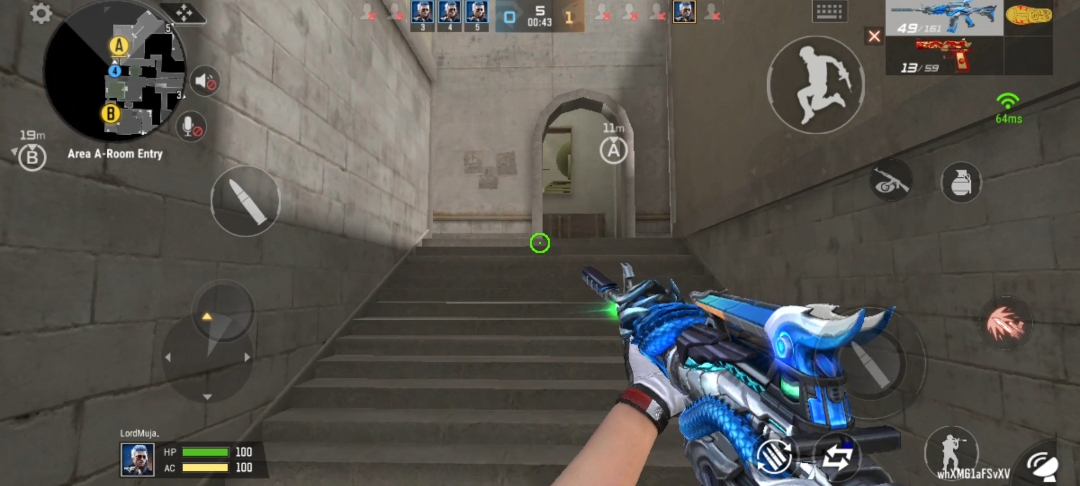Tap the right-side bullet fire button
This screenshot has height=486, width=1080.
(x=862, y=361)
